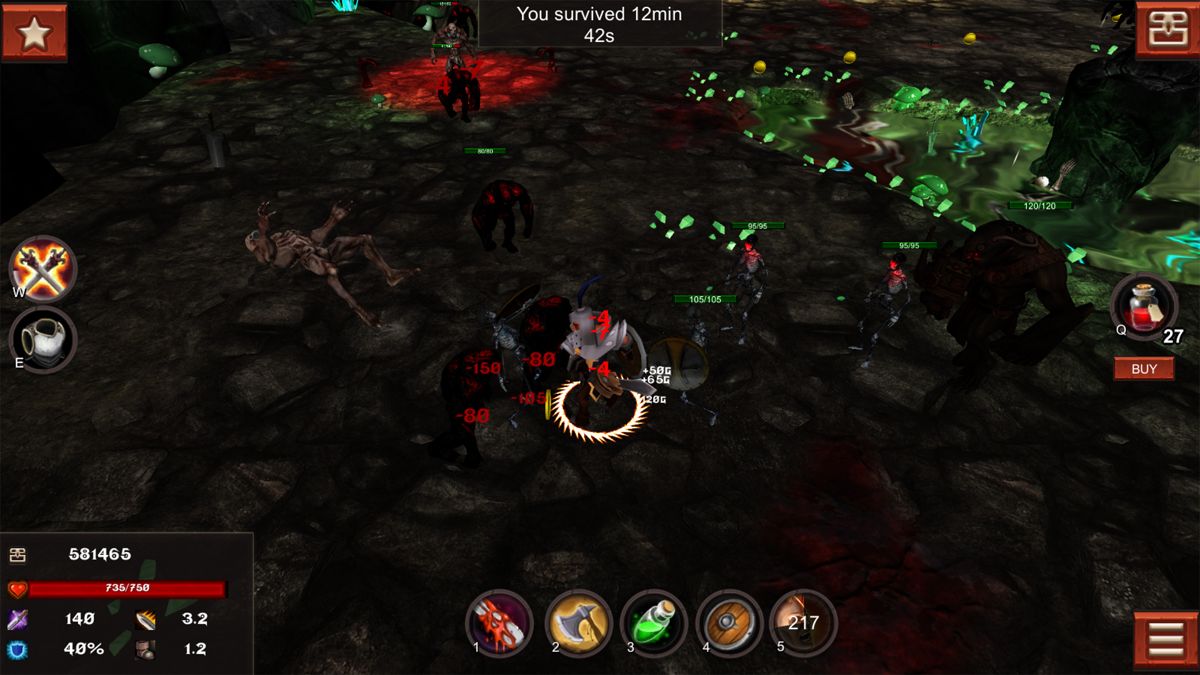Activate the wooden shield skill
The image size is (1200, 675).
tap(729, 623)
